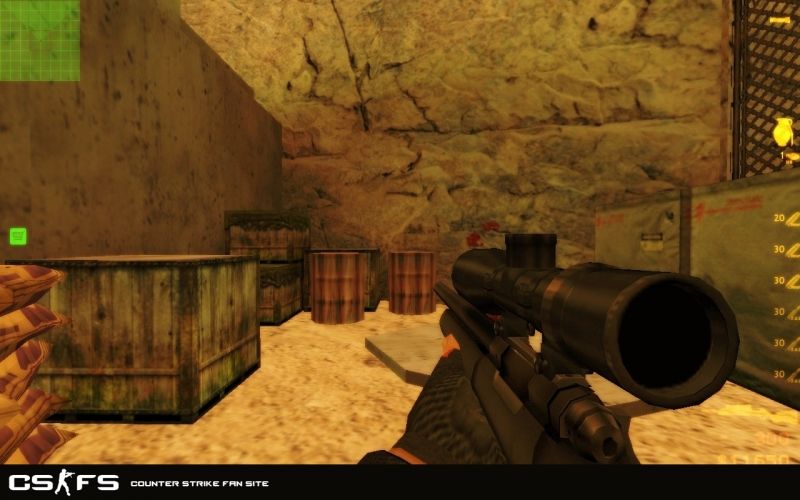Select the yellow grenade icon
Image resolution: width=800 pixels, height=500 pixels.
tap(785, 132)
